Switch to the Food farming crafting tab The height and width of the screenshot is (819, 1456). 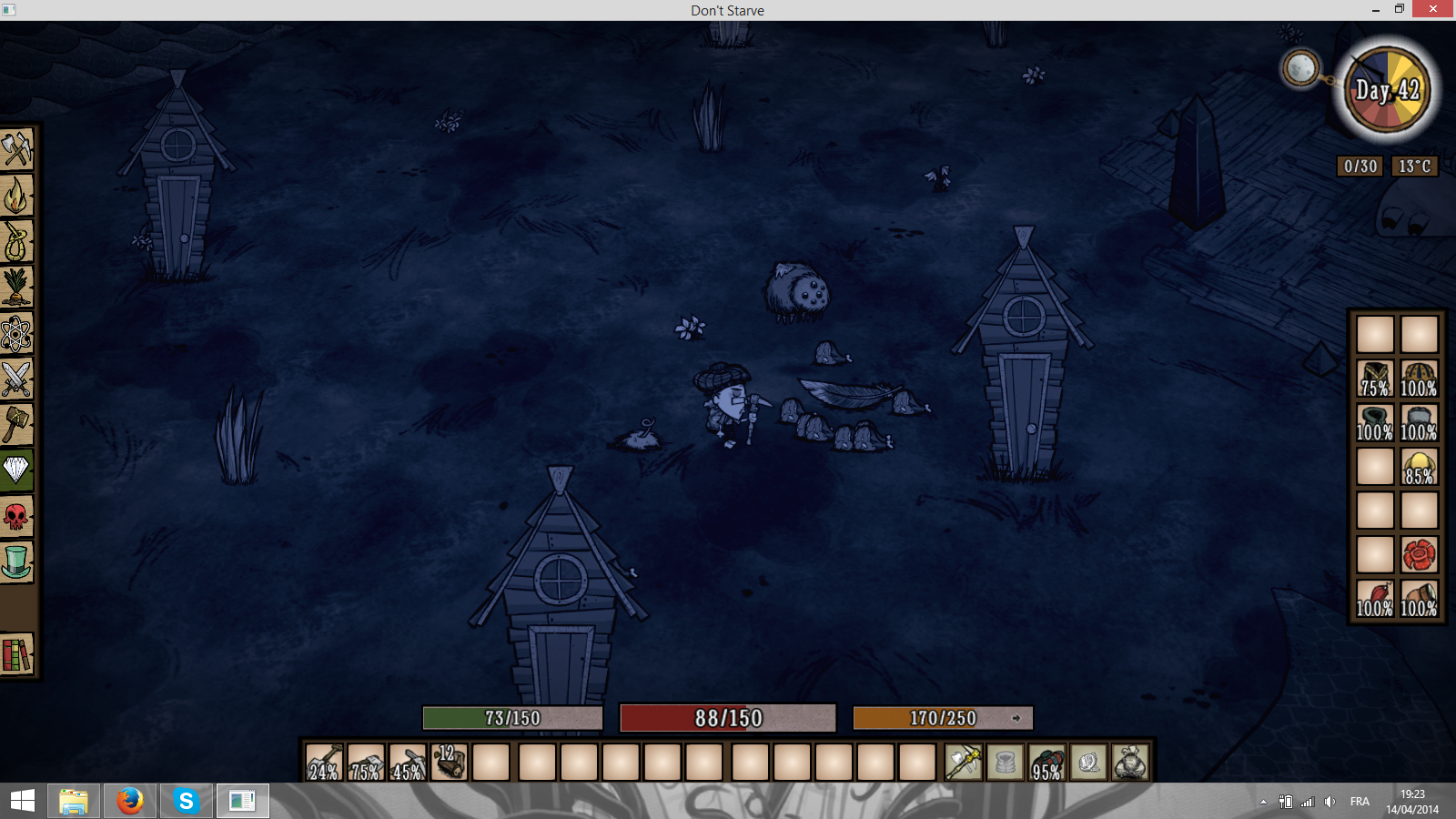coord(16,287)
